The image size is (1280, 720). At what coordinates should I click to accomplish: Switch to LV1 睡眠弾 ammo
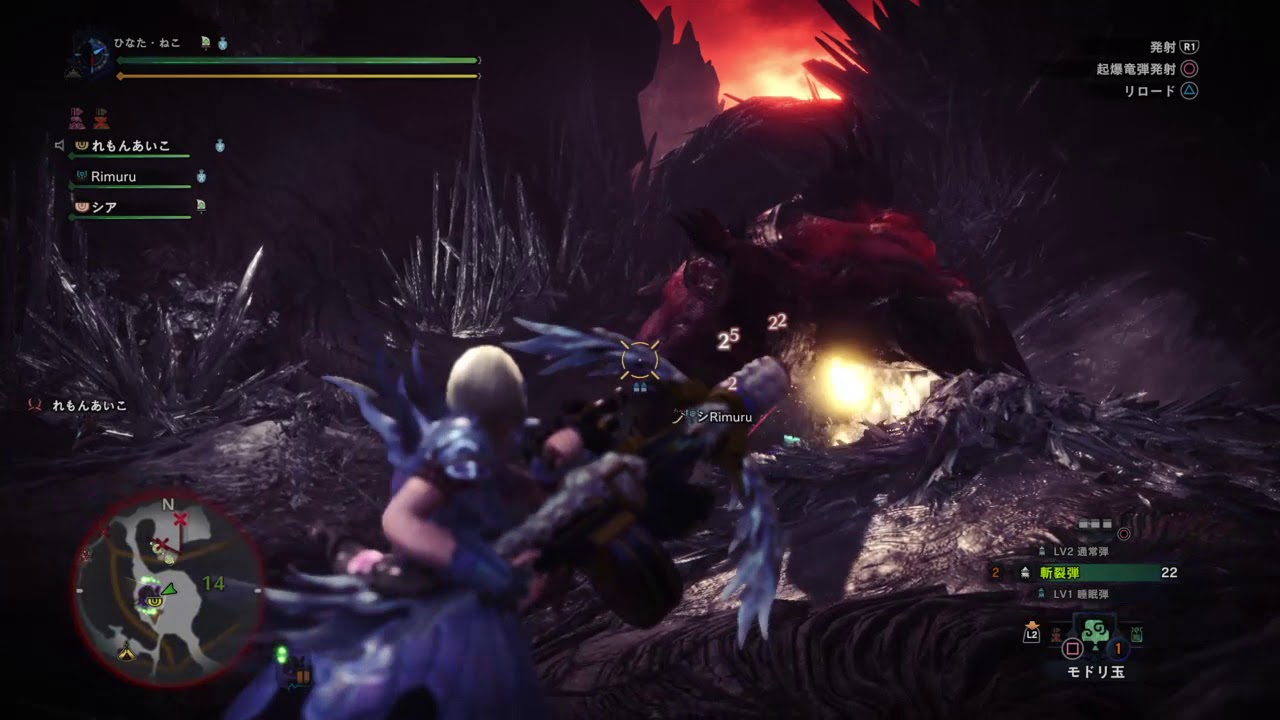click(x=1079, y=594)
